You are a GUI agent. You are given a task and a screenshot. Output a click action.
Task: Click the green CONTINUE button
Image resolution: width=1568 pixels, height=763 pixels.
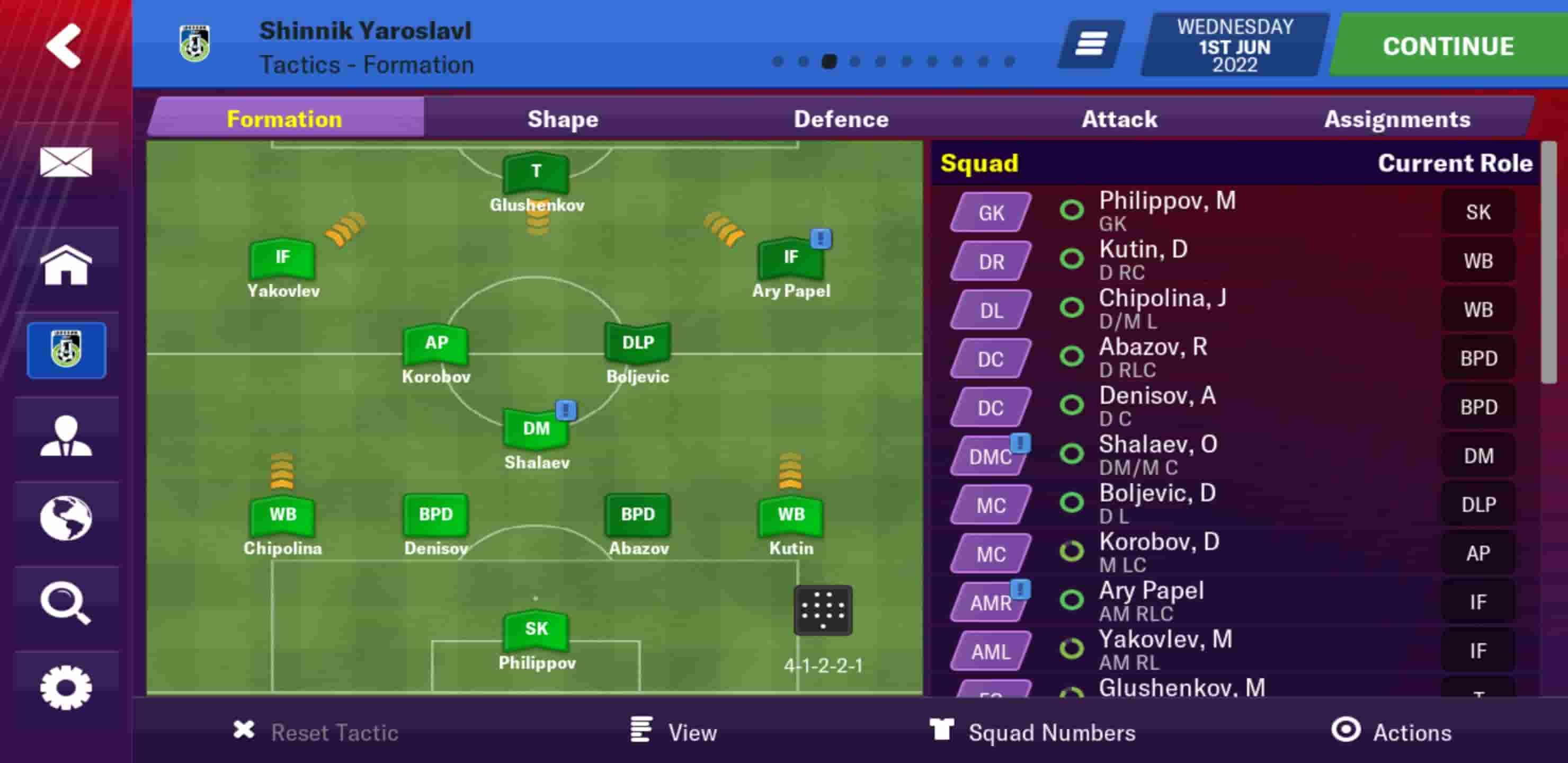[1447, 46]
